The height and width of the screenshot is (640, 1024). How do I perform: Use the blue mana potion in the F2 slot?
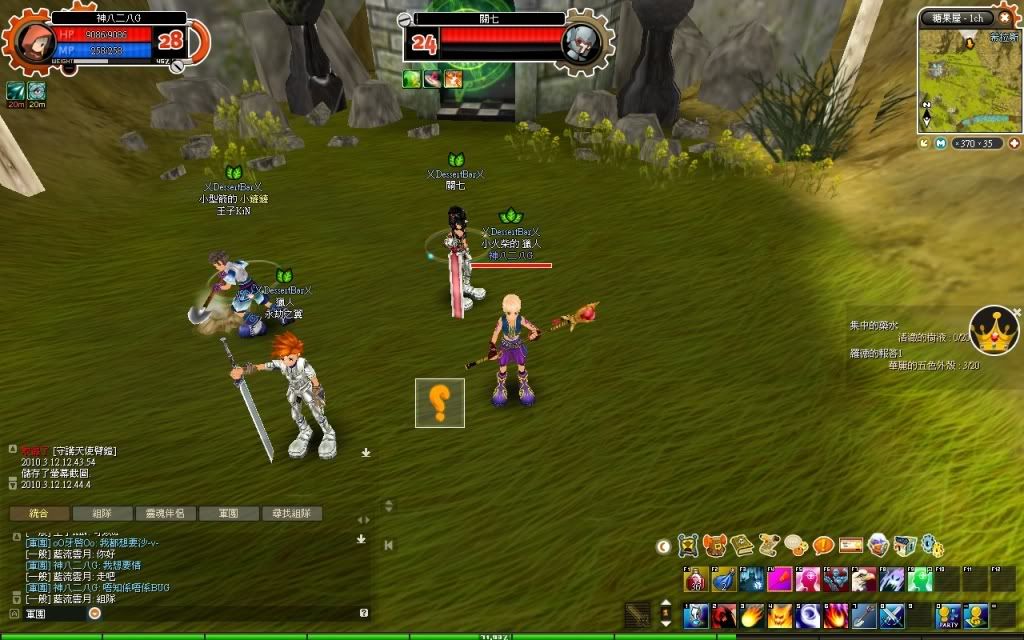[x=723, y=579]
